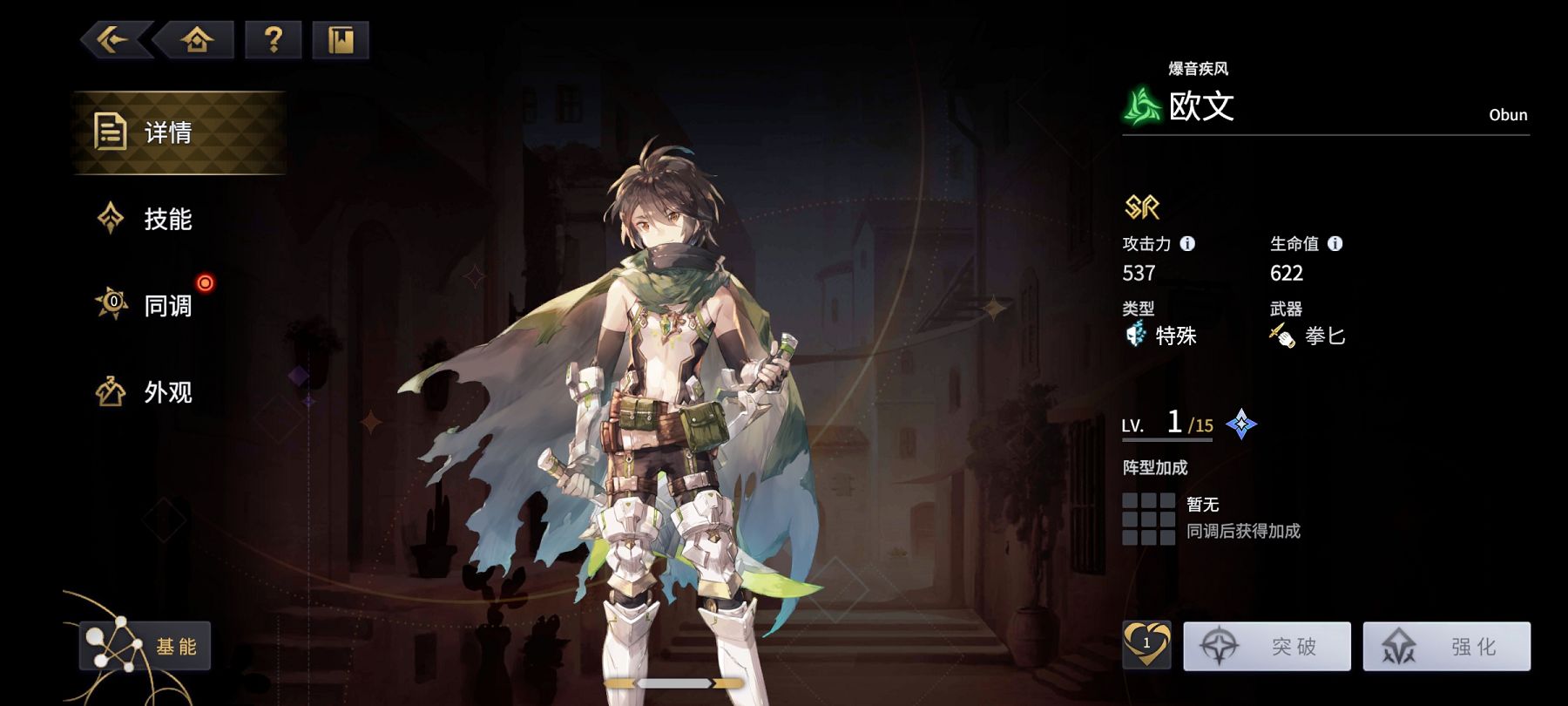Click the heart affinity icon
This screenshot has width=1568, height=706.
click(x=1146, y=645)
